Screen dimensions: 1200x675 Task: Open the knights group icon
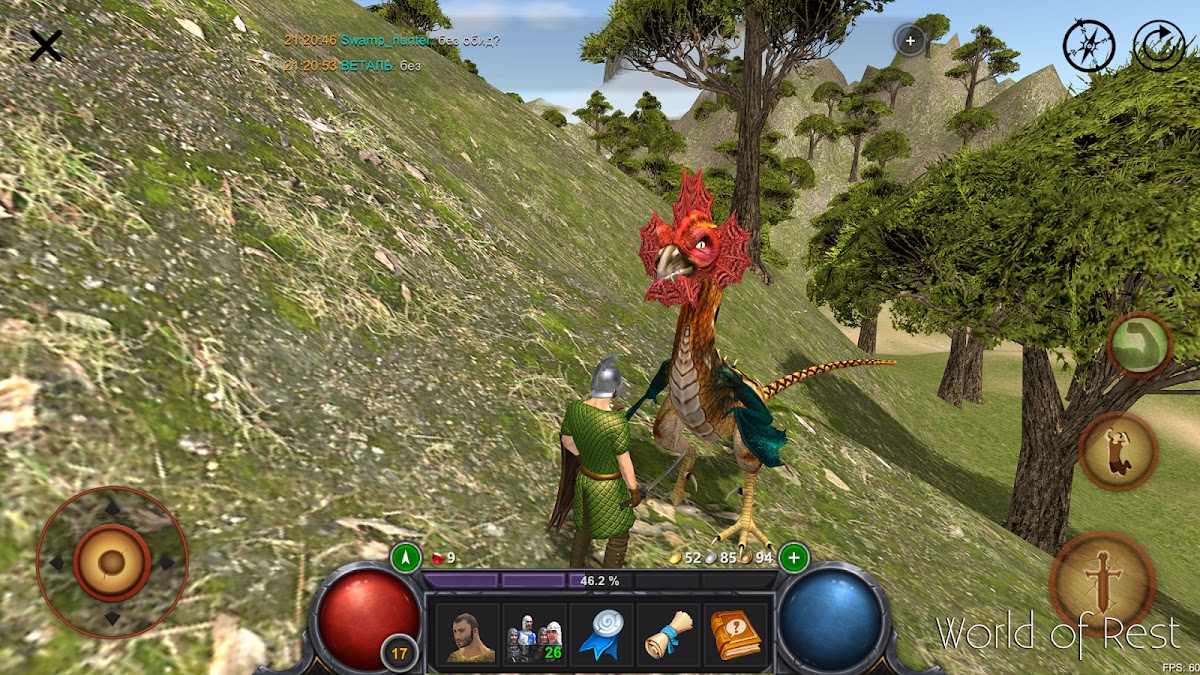[x=533, y=633]
